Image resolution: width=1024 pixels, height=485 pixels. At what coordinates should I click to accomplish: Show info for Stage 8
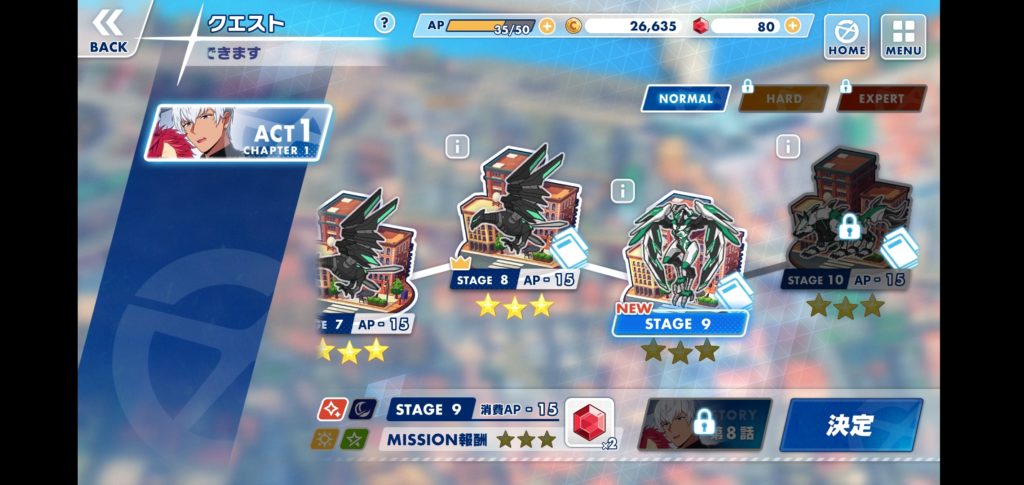pyautogui.click(x=457, y=147)
